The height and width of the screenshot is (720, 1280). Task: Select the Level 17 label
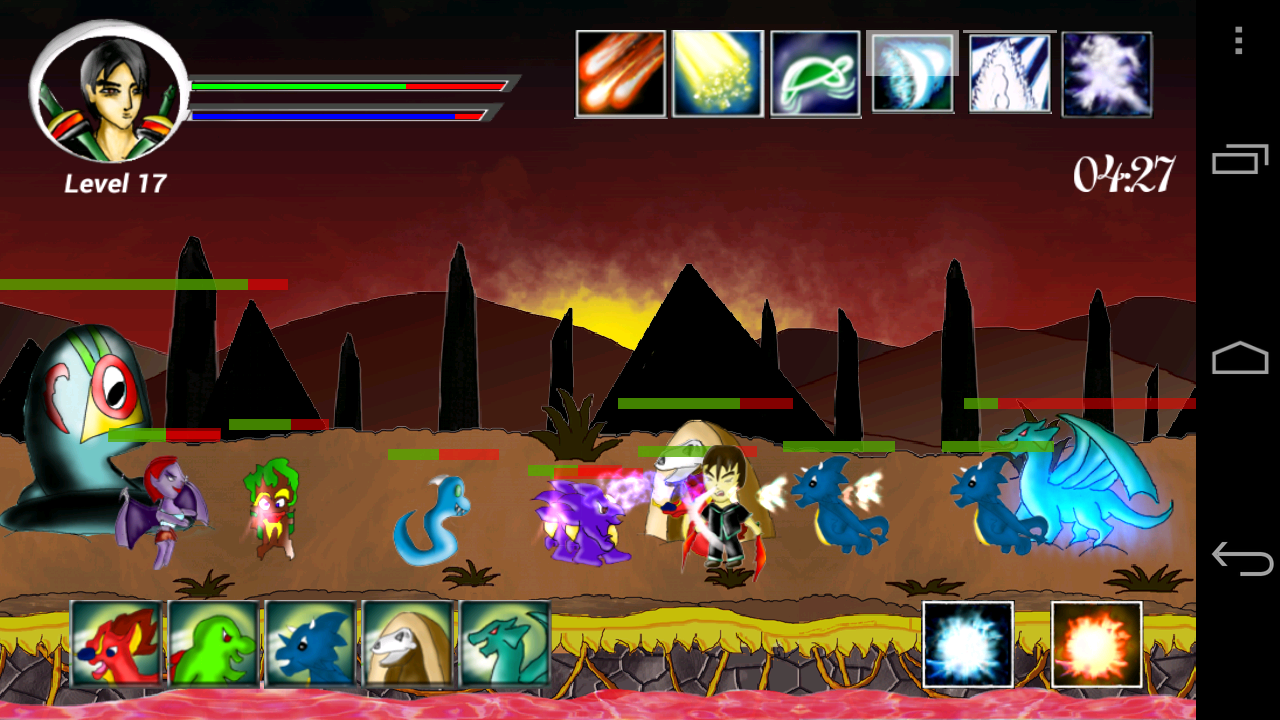(116, 183)
